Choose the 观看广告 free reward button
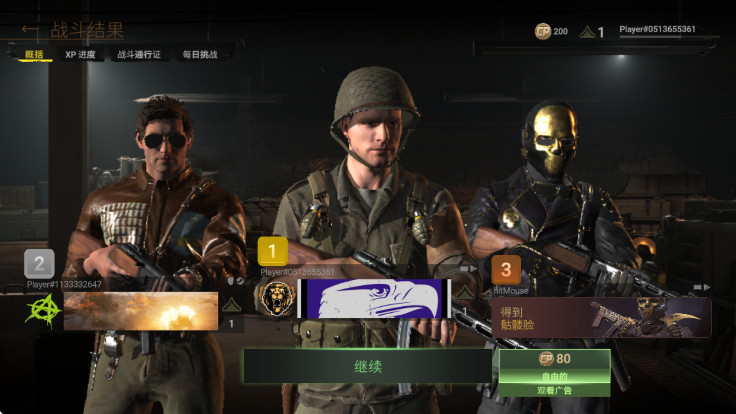 click(554, 372)
